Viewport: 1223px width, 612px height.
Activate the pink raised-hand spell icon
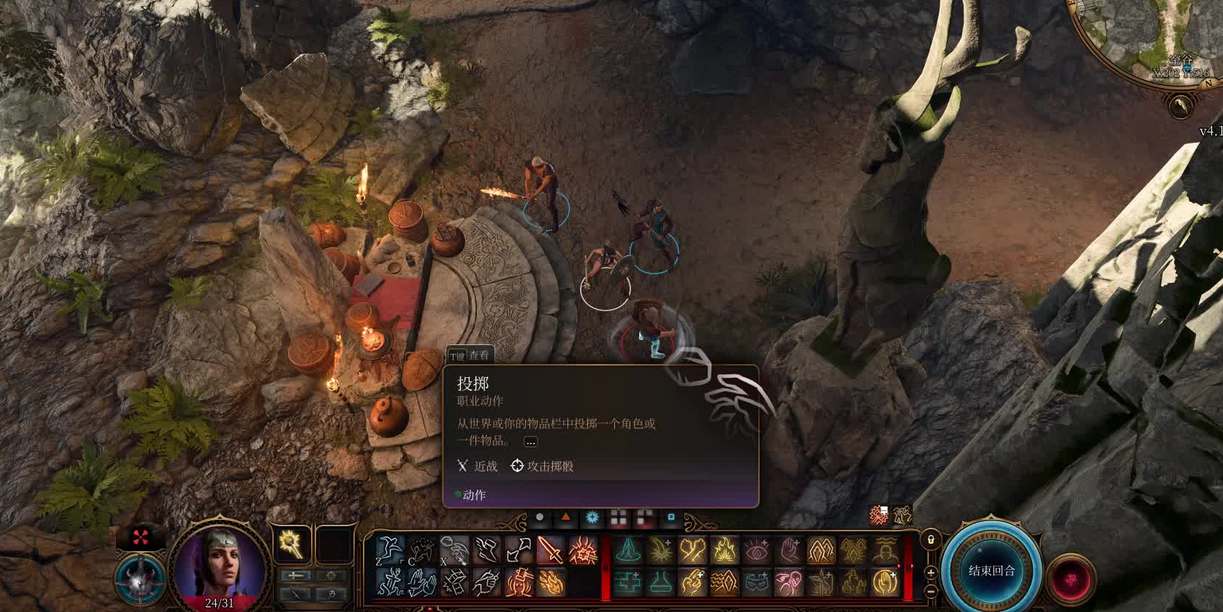click(x=789, y=550)
